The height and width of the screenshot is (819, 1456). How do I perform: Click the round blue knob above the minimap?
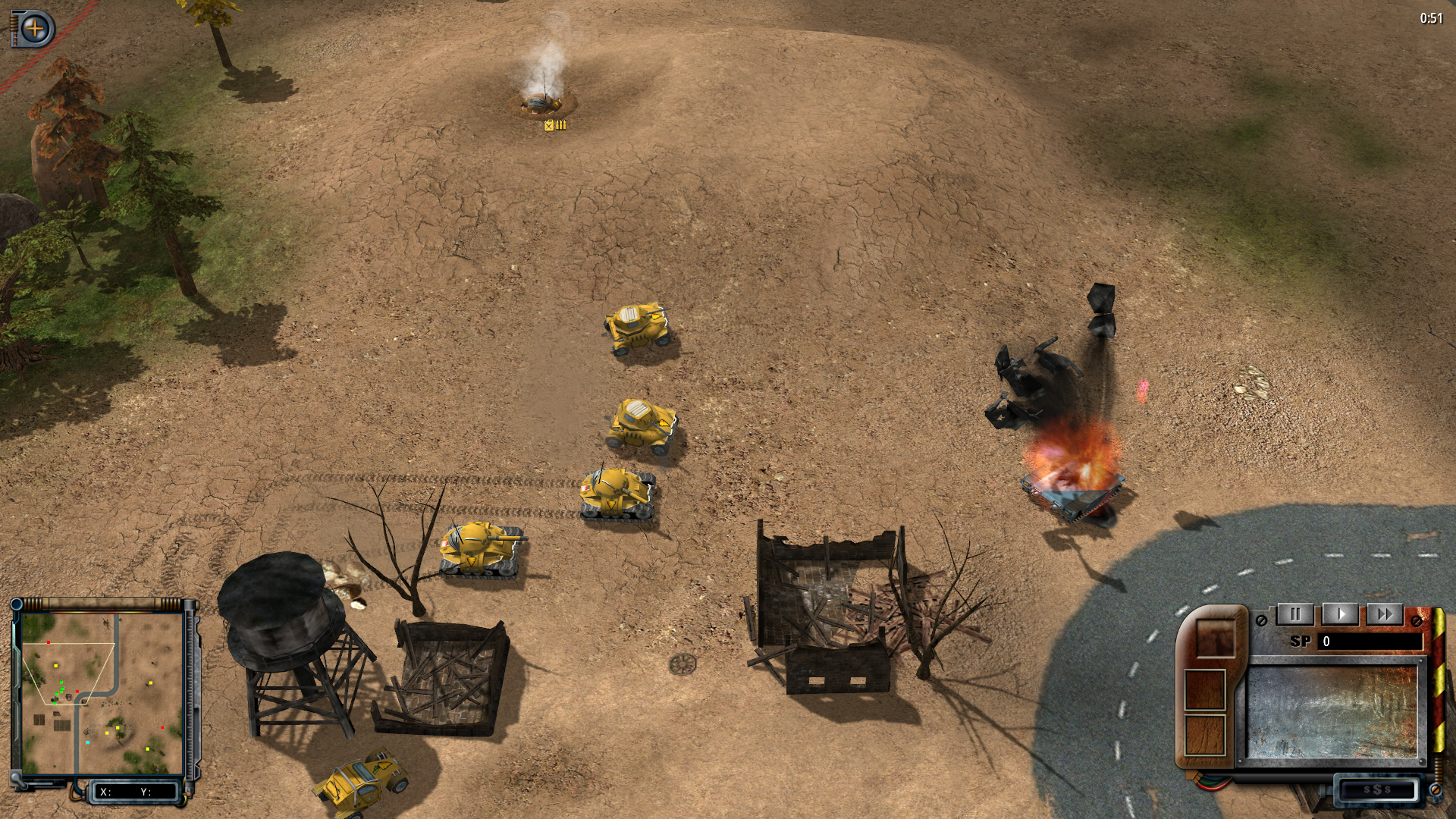click(x=17, y=604)
